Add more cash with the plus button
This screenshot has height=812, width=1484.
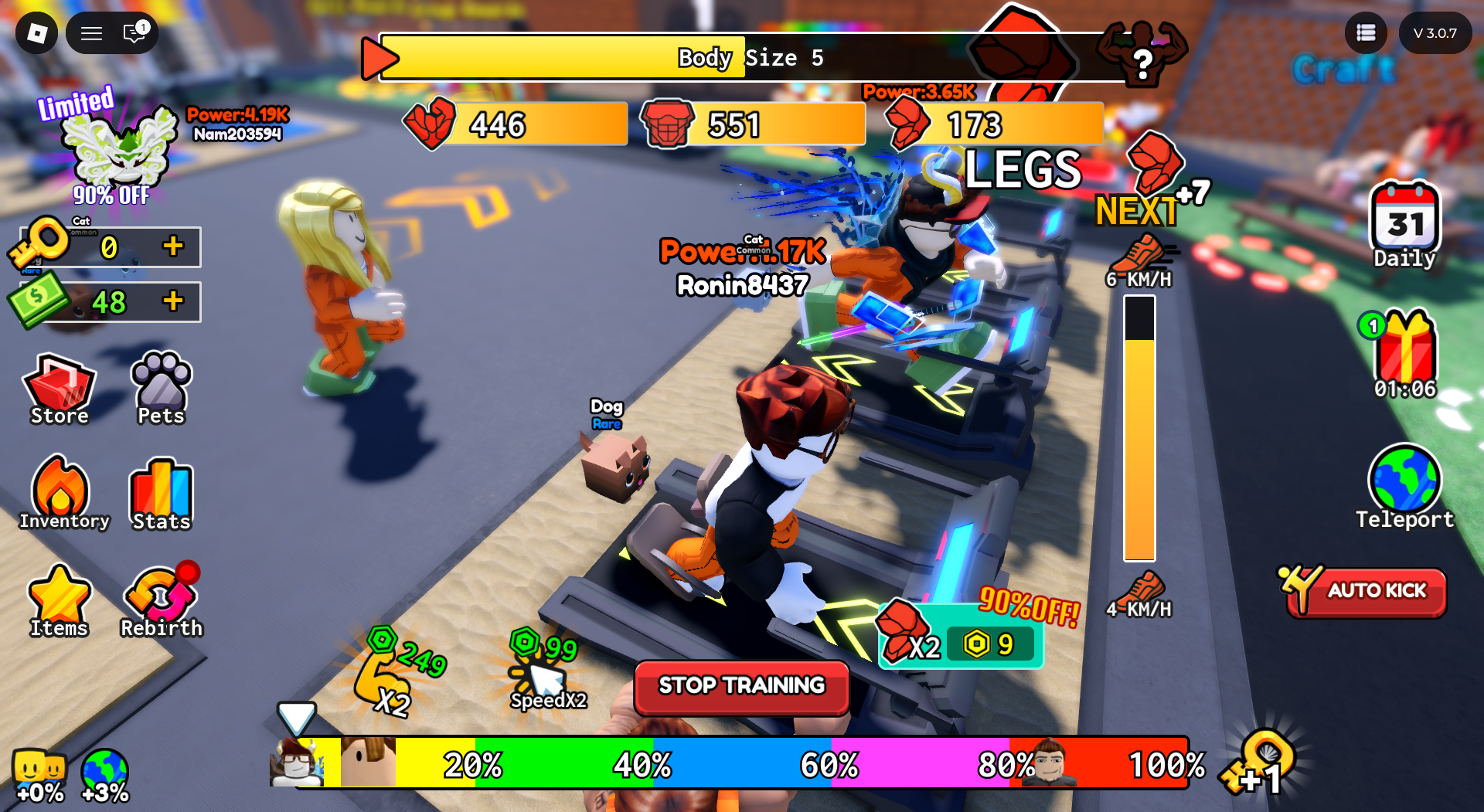[x=173, y=301]
